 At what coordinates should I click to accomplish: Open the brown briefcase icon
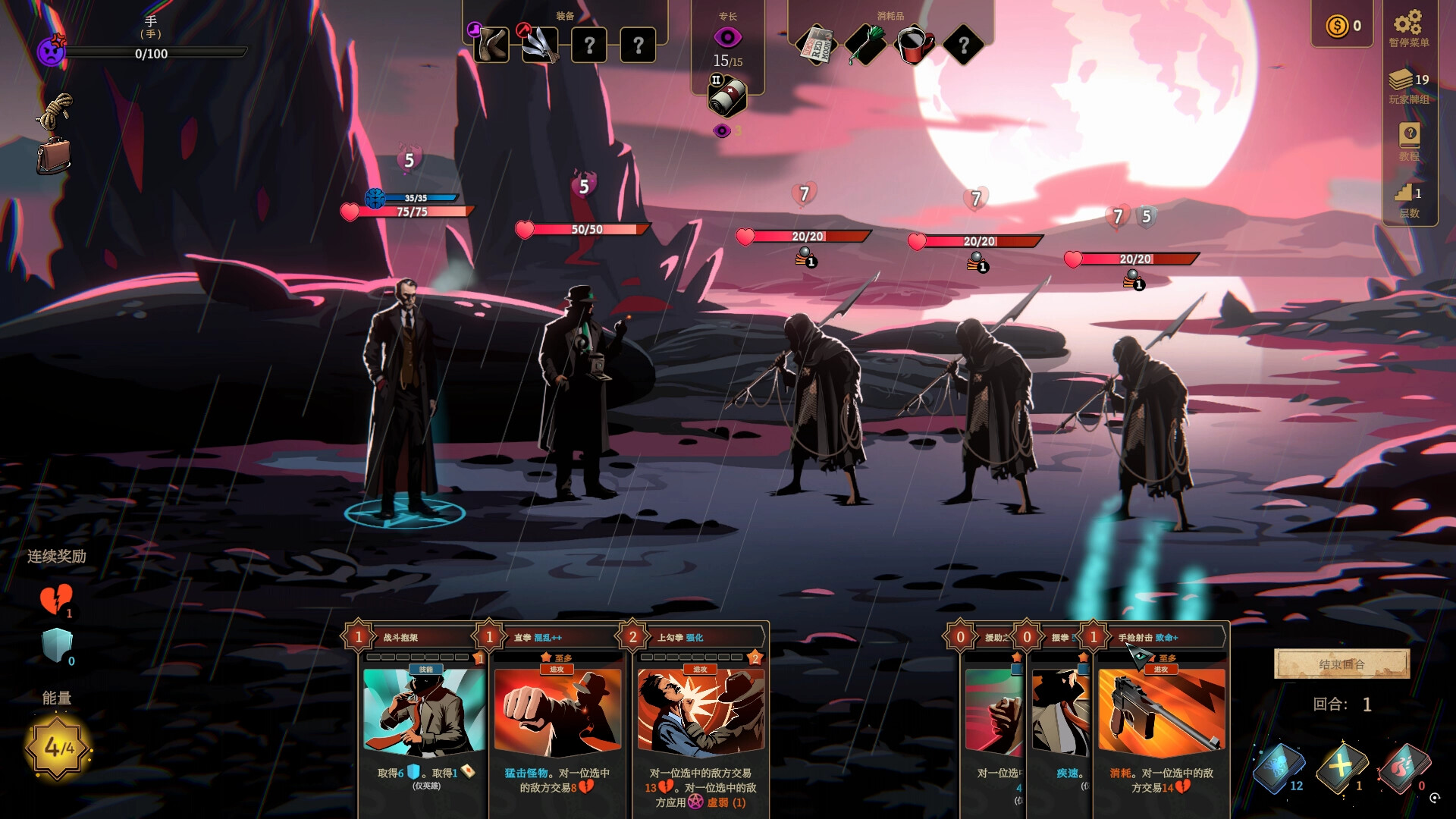(x=54, y=156)
